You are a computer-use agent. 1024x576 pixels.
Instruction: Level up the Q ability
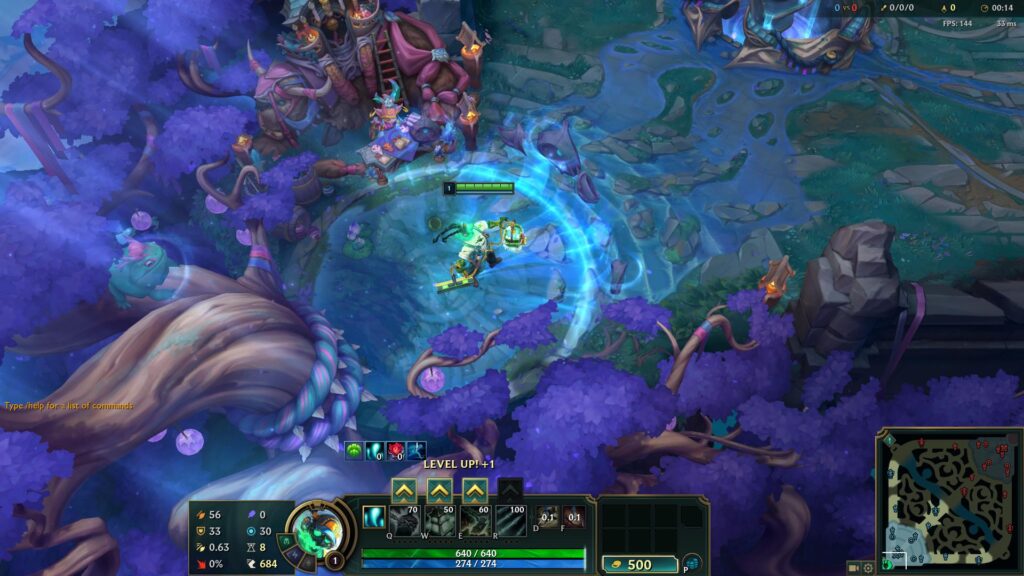(x=403, y=490)
